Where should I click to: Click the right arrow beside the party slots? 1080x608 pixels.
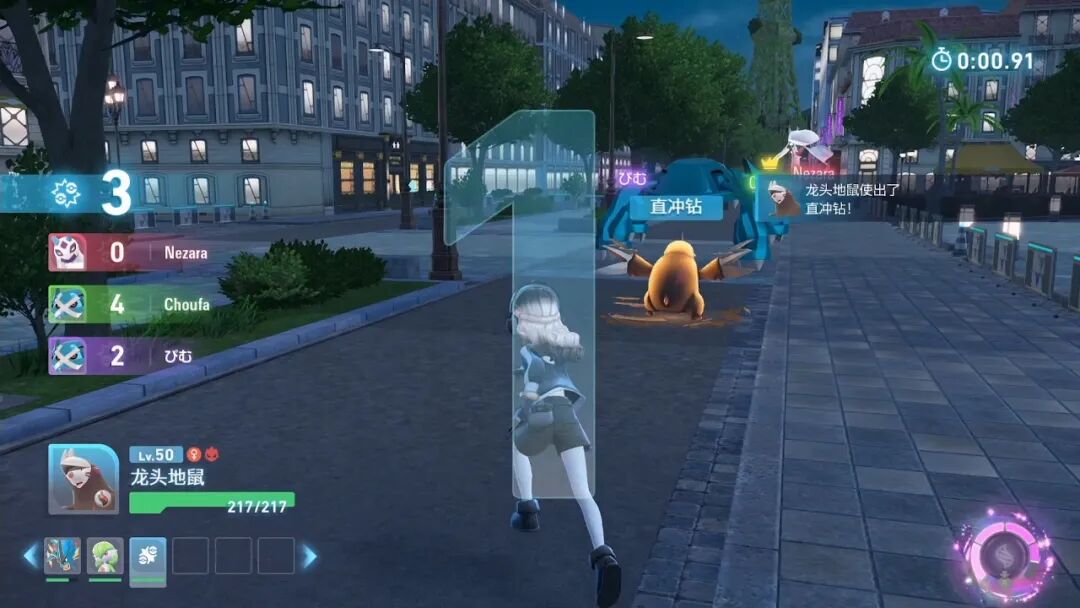click(309, 556)
